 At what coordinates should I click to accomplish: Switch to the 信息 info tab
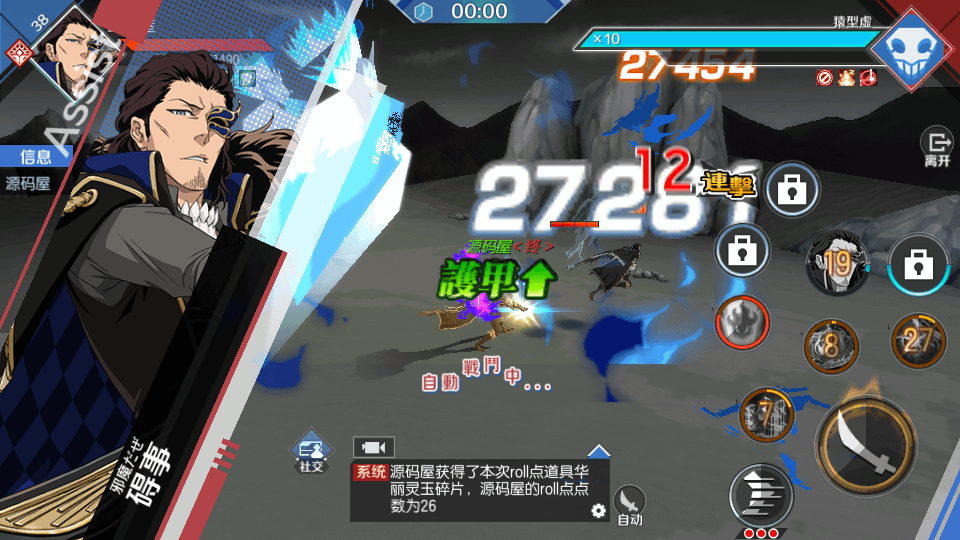click(x=28, y=156)
